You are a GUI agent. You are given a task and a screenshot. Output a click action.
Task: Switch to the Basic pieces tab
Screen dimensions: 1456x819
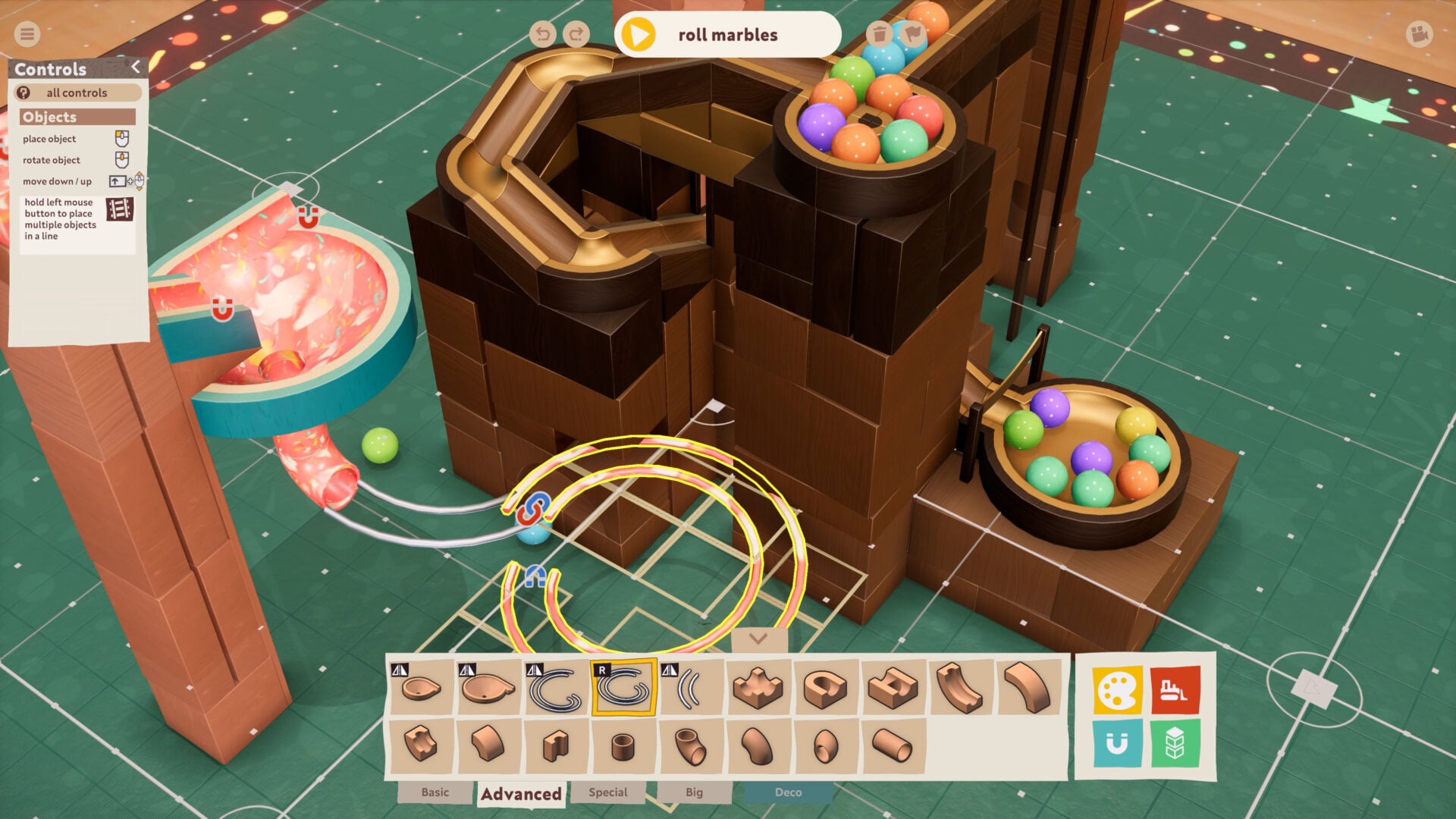(435, 792)
